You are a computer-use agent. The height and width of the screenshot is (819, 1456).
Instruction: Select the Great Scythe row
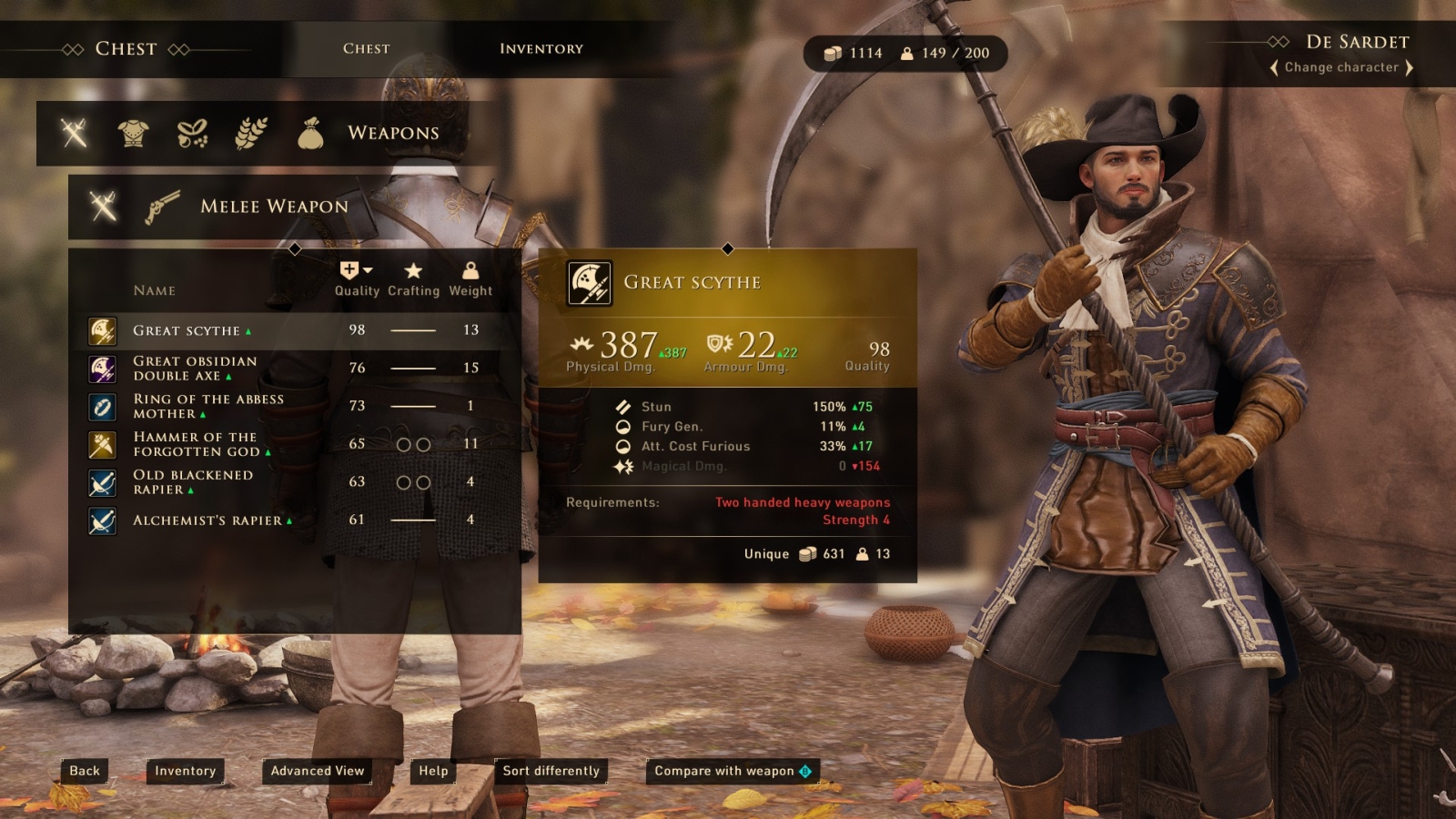click(x=187, y=330)
